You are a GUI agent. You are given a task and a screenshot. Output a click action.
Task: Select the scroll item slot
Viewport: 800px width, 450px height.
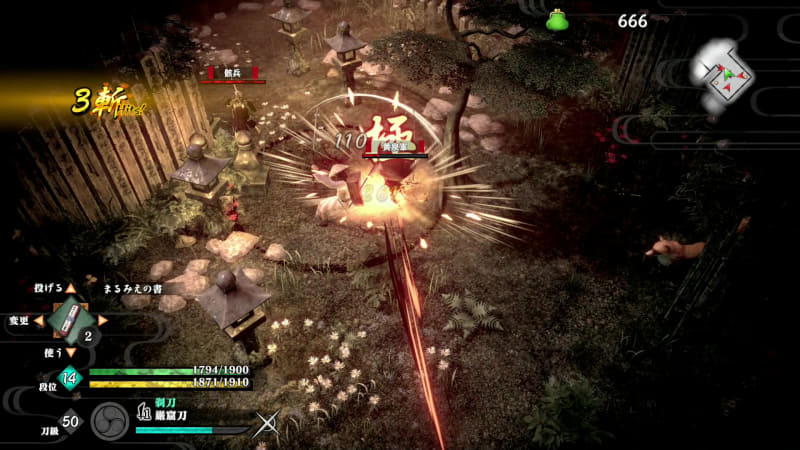tap(68, 320)
